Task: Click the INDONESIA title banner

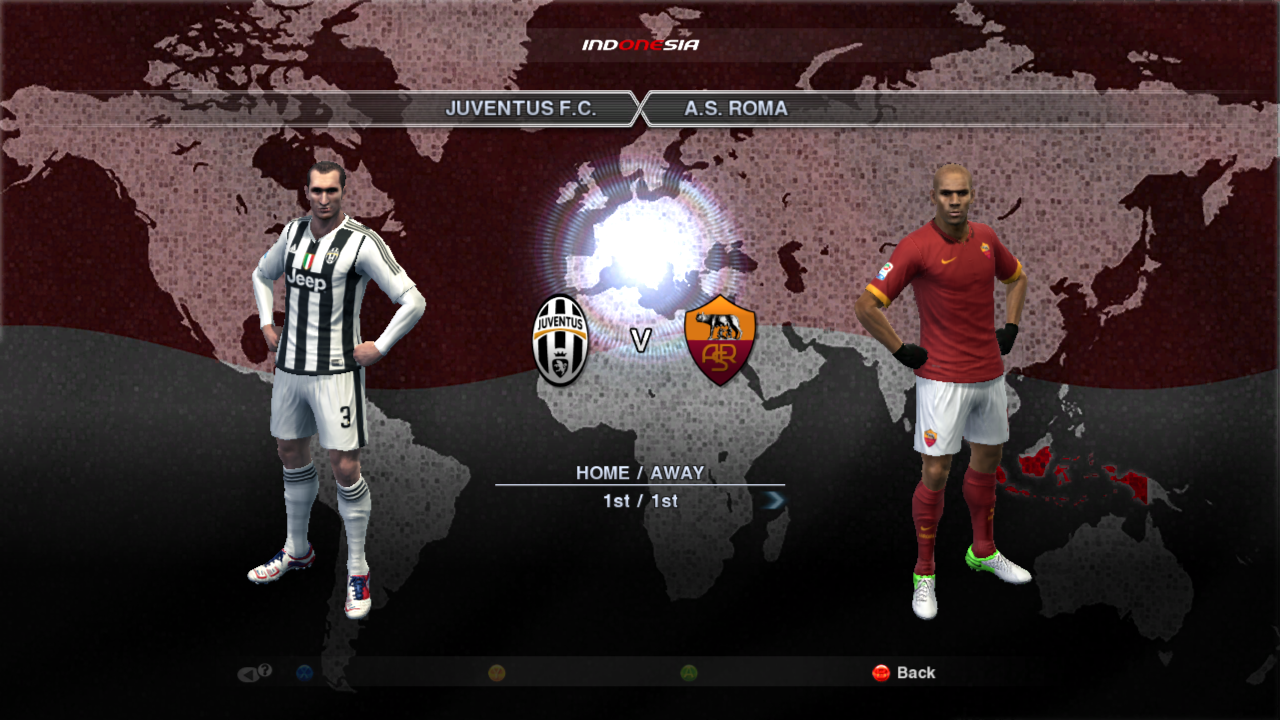Action: click(640, 42)
